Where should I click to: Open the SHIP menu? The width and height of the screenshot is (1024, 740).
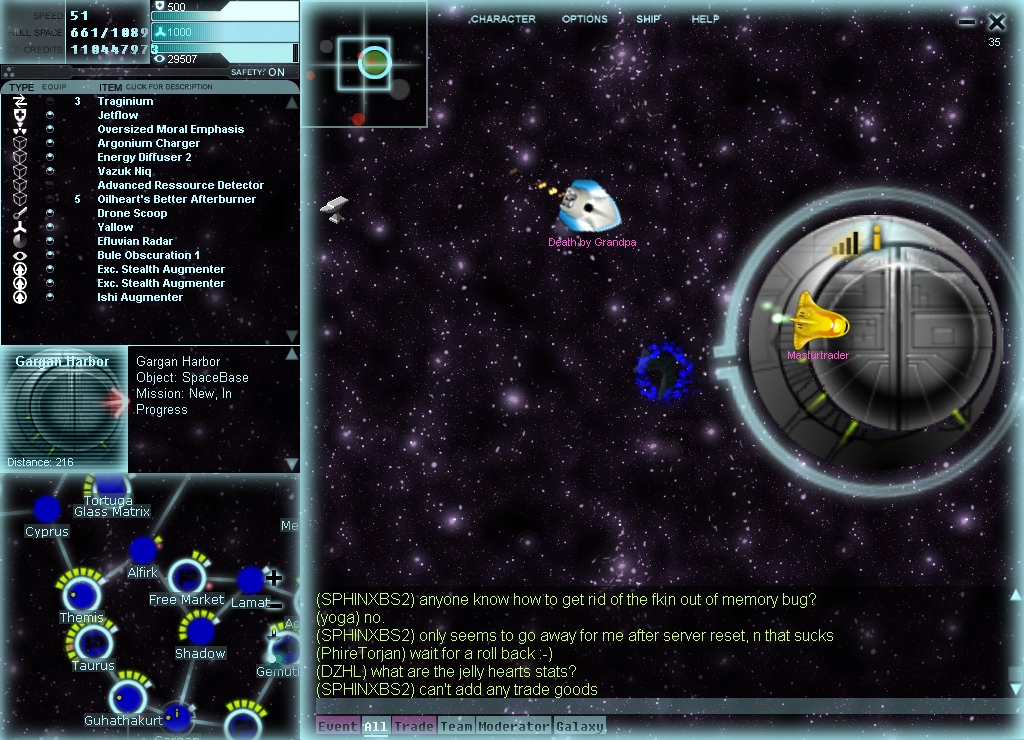pyautogui.click(x=648, y=19)
